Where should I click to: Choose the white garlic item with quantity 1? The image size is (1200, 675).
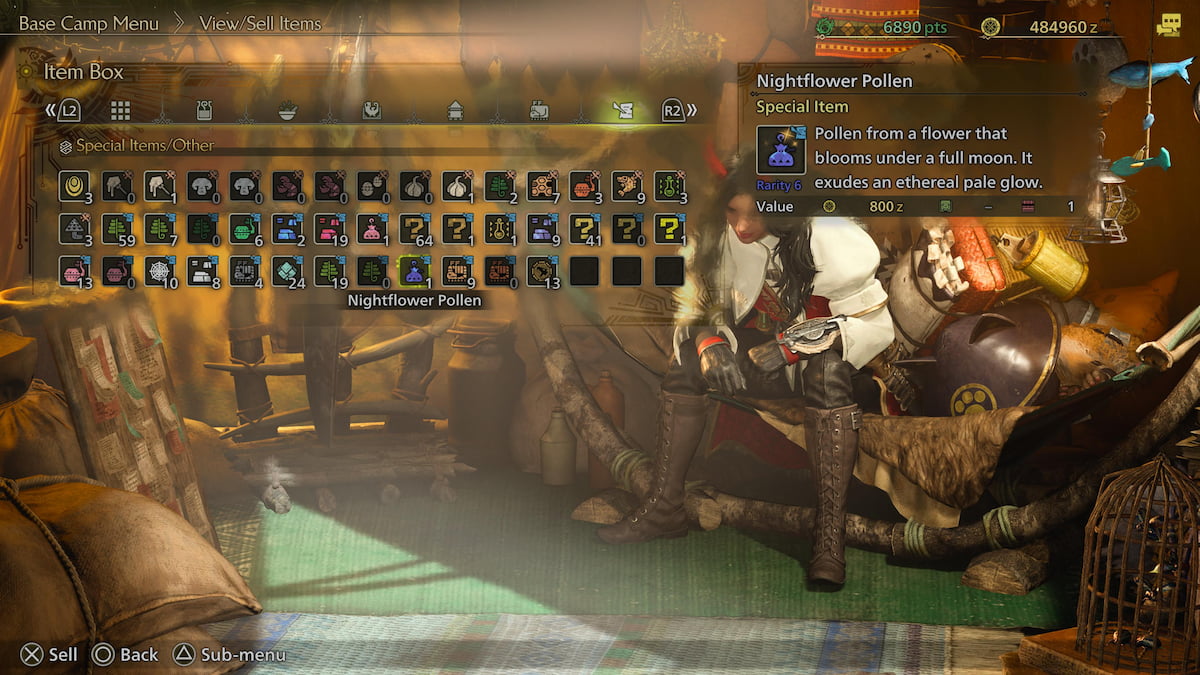[x=457, y=186]
